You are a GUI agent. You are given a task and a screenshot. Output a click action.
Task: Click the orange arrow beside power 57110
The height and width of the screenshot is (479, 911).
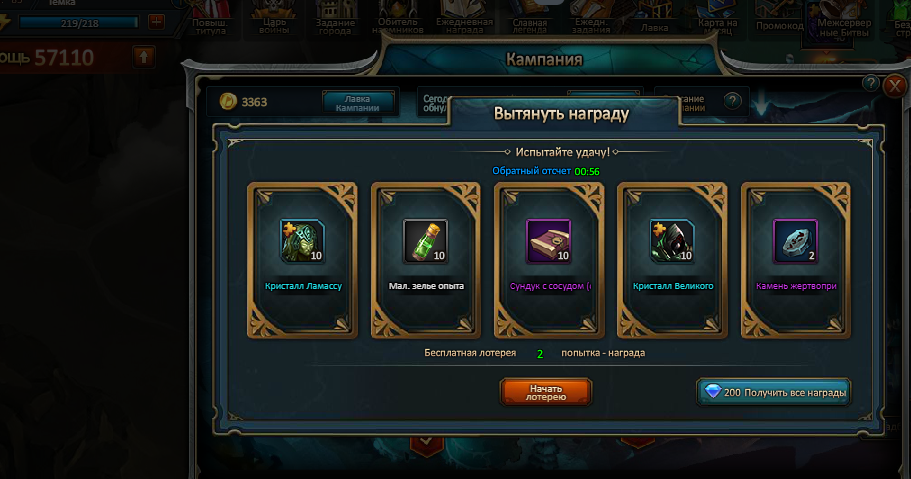coord(143,56)
